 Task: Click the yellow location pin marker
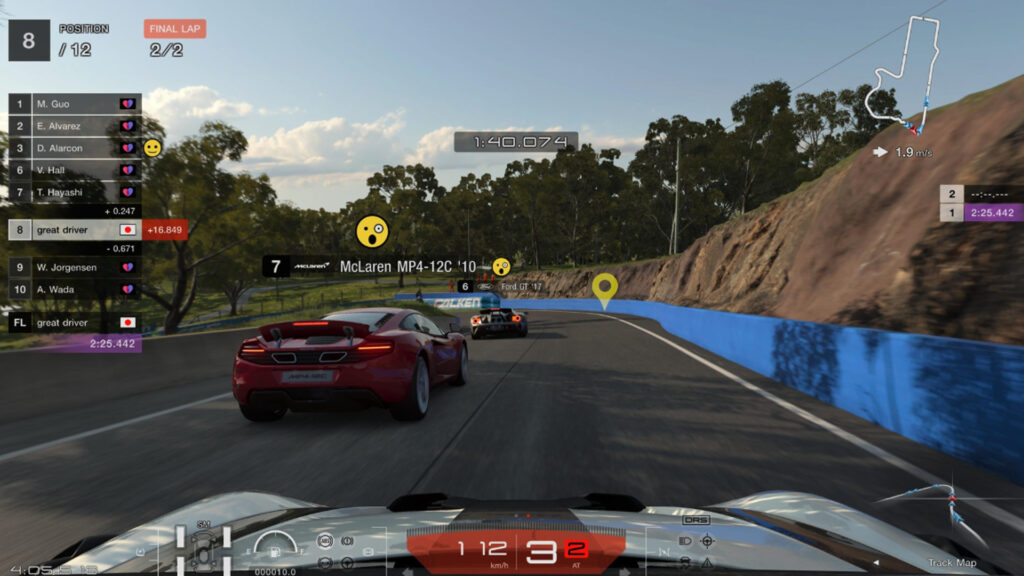point(603,289)
